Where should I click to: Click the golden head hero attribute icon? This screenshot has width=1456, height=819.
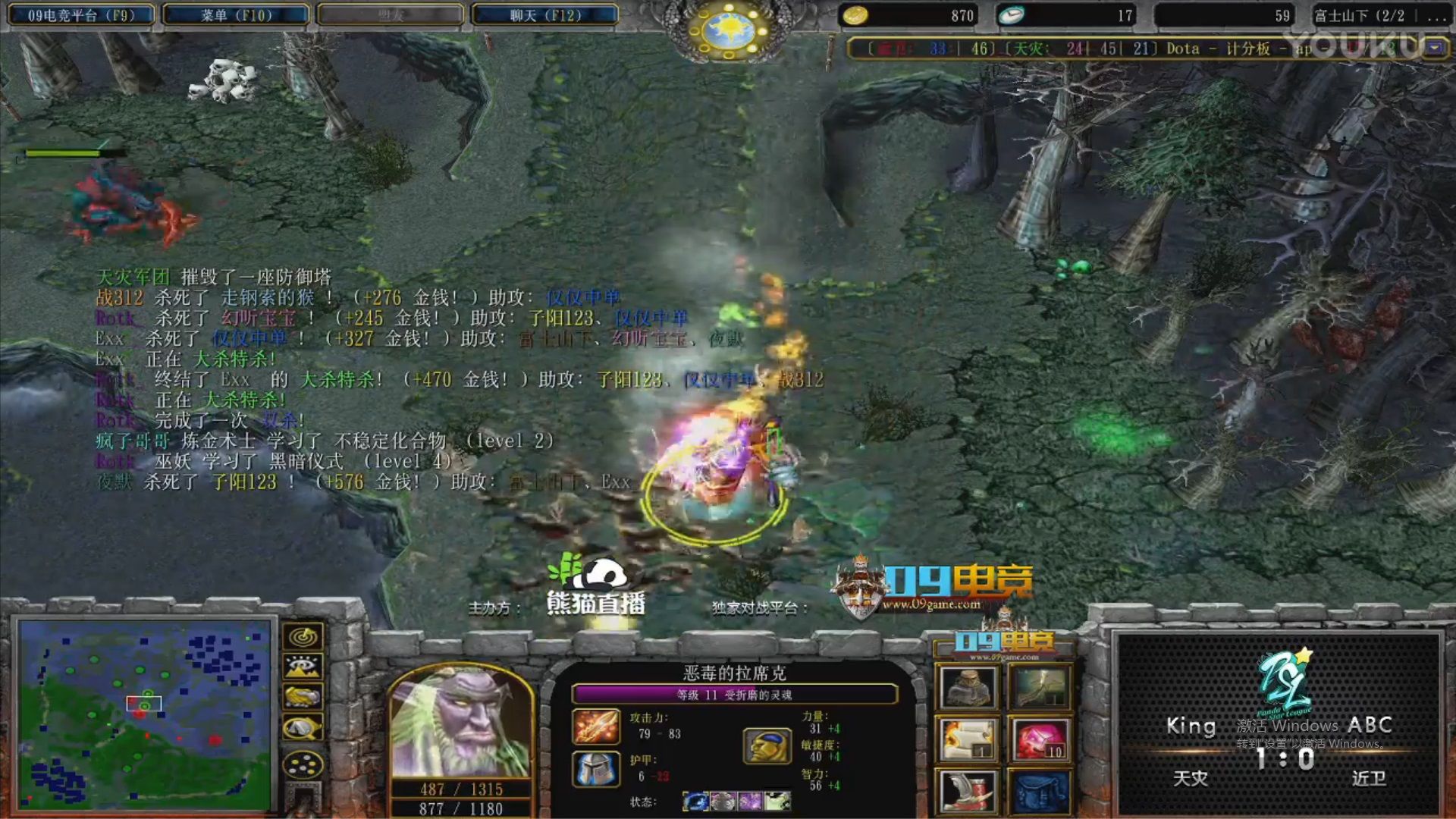point(767,746)
